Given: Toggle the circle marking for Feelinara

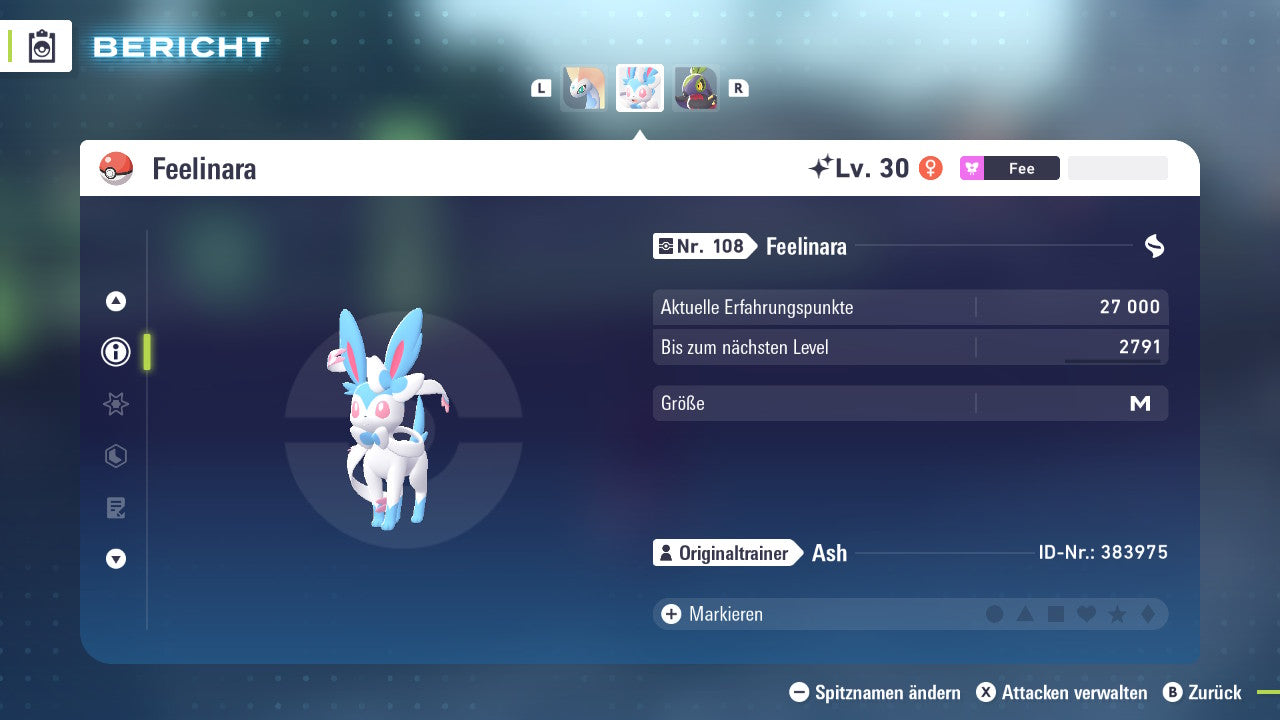Looking at the screenshot, I should (x=995, y=614).
